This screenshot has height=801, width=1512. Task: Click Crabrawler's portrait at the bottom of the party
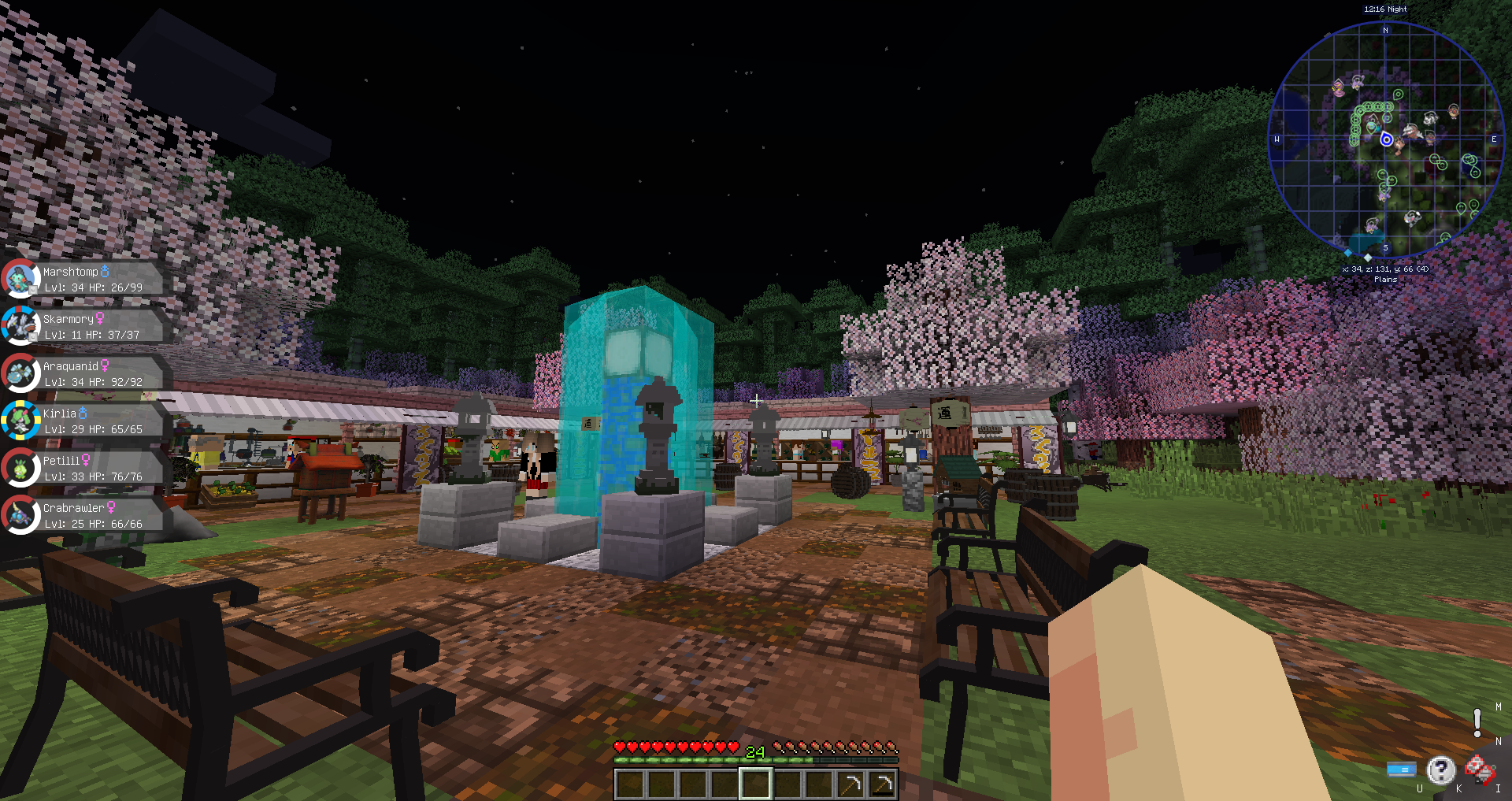(x=19, y=515)
